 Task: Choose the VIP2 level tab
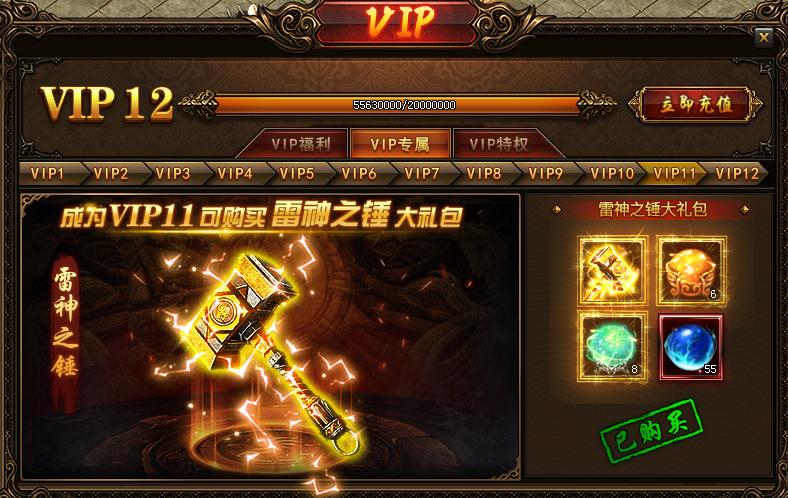110,173
